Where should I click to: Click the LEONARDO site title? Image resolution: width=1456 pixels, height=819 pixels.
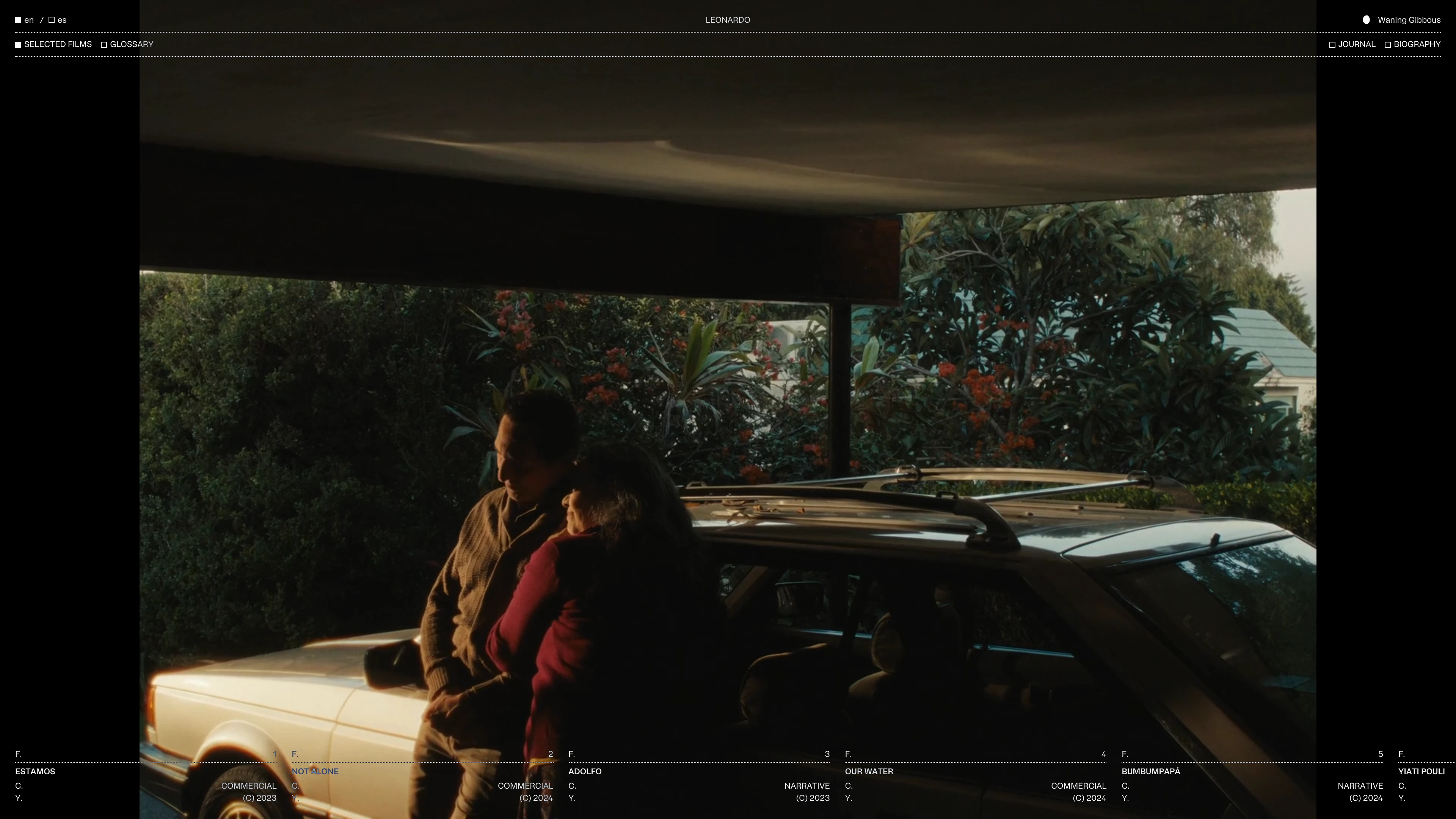tap(728, 20)
